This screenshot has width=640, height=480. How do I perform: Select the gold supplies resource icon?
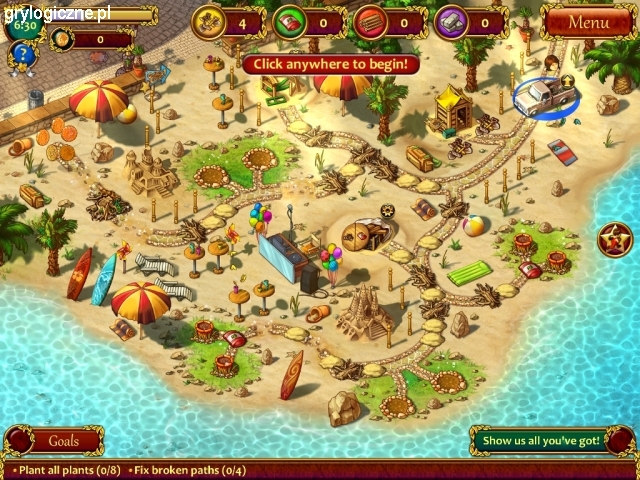click(209, 20)
